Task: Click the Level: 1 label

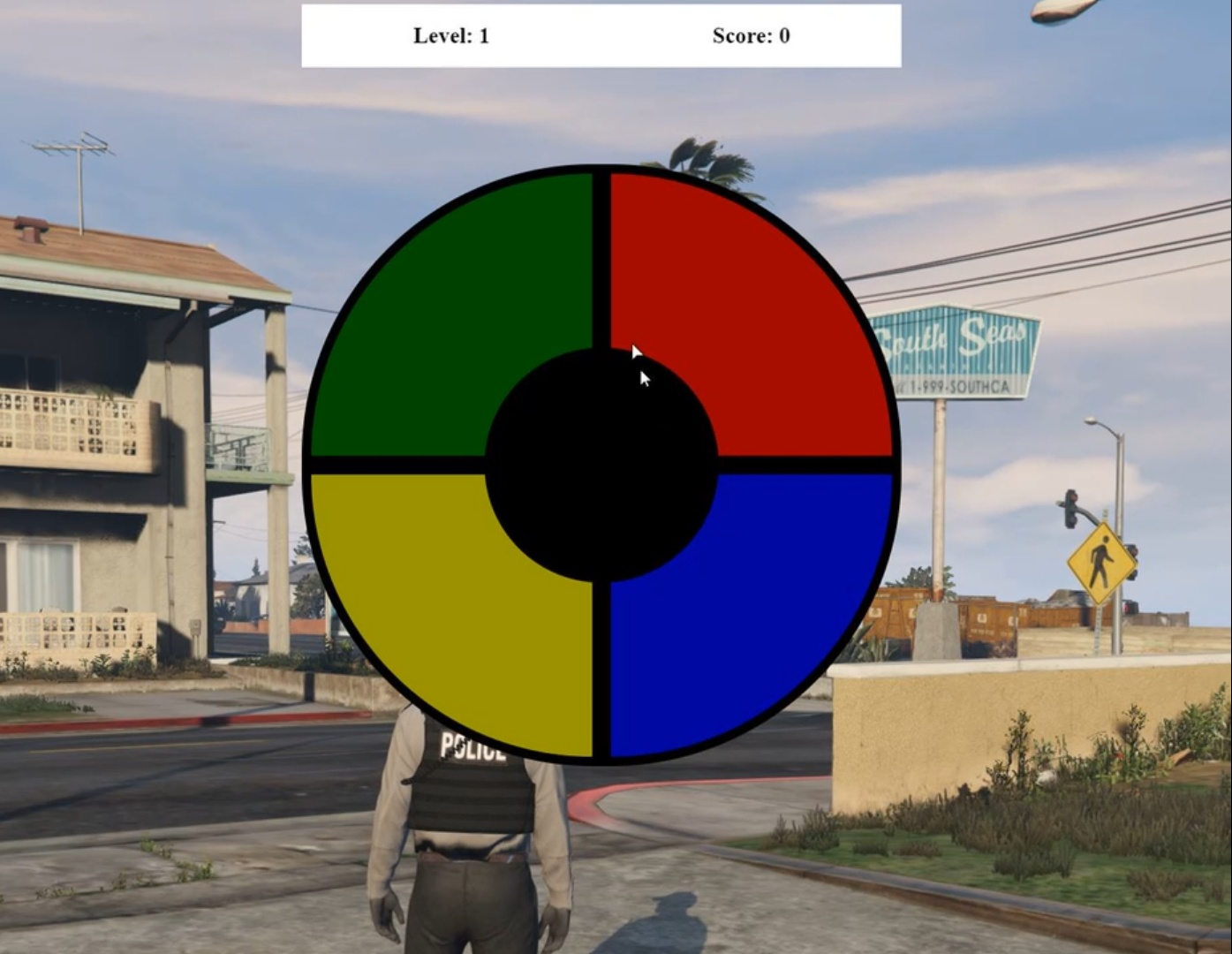Action: coord(451,36)
